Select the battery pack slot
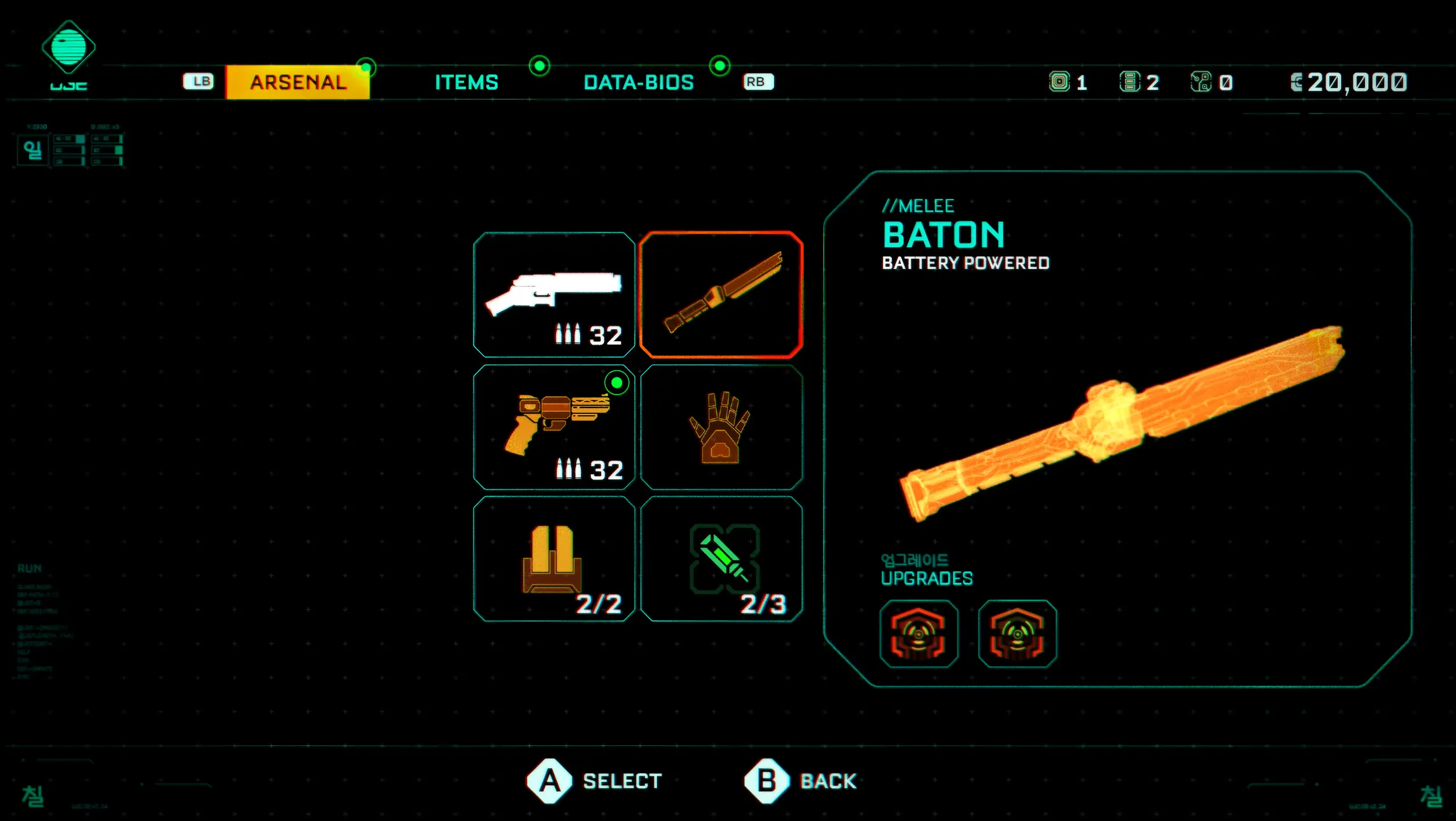The width and height of the screenshot is (1456, 821). click(x=554, y=559)
